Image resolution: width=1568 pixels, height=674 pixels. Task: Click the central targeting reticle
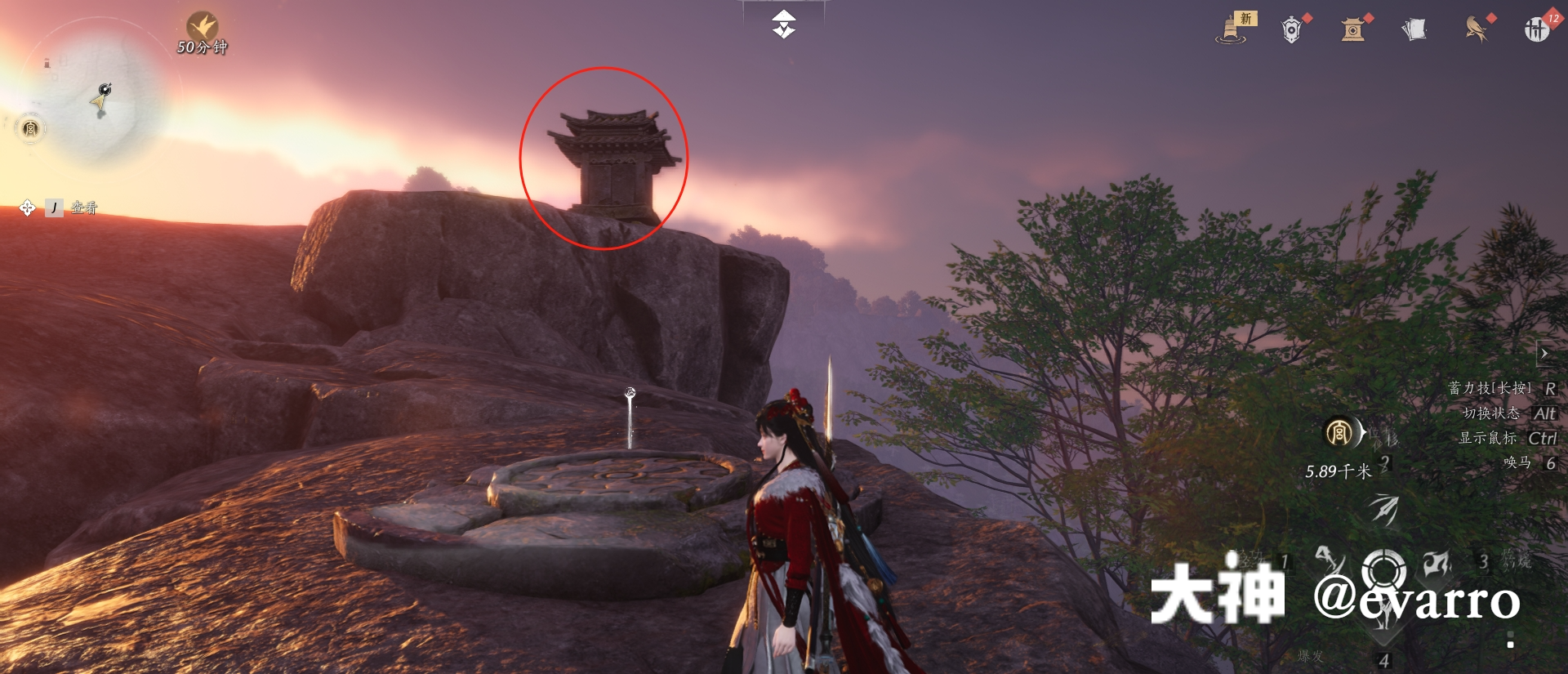click(1383, 569)
